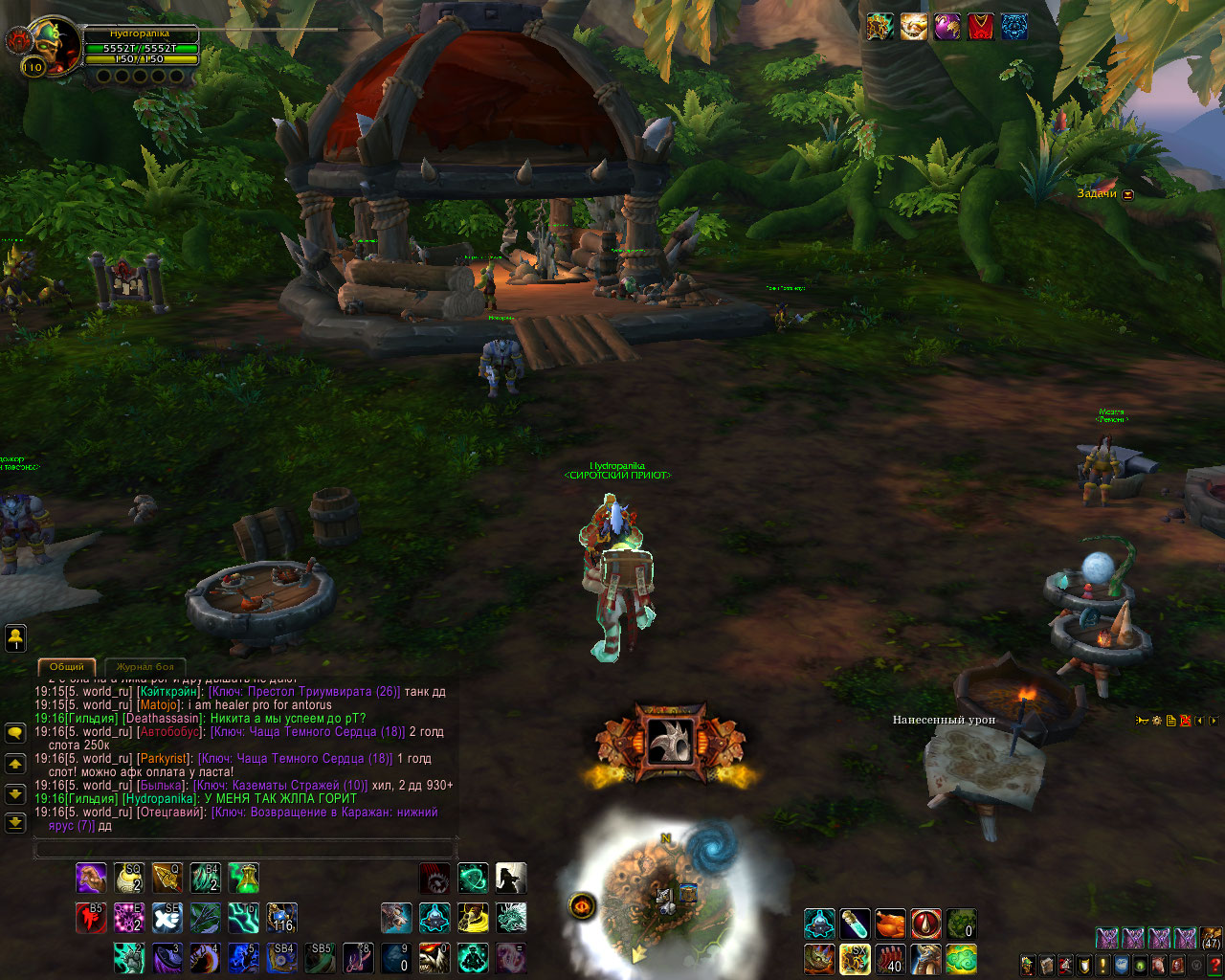Activate the red rune ability marked B5
This screenshot has height=980, width=1225.
click(x=91, y=918)
